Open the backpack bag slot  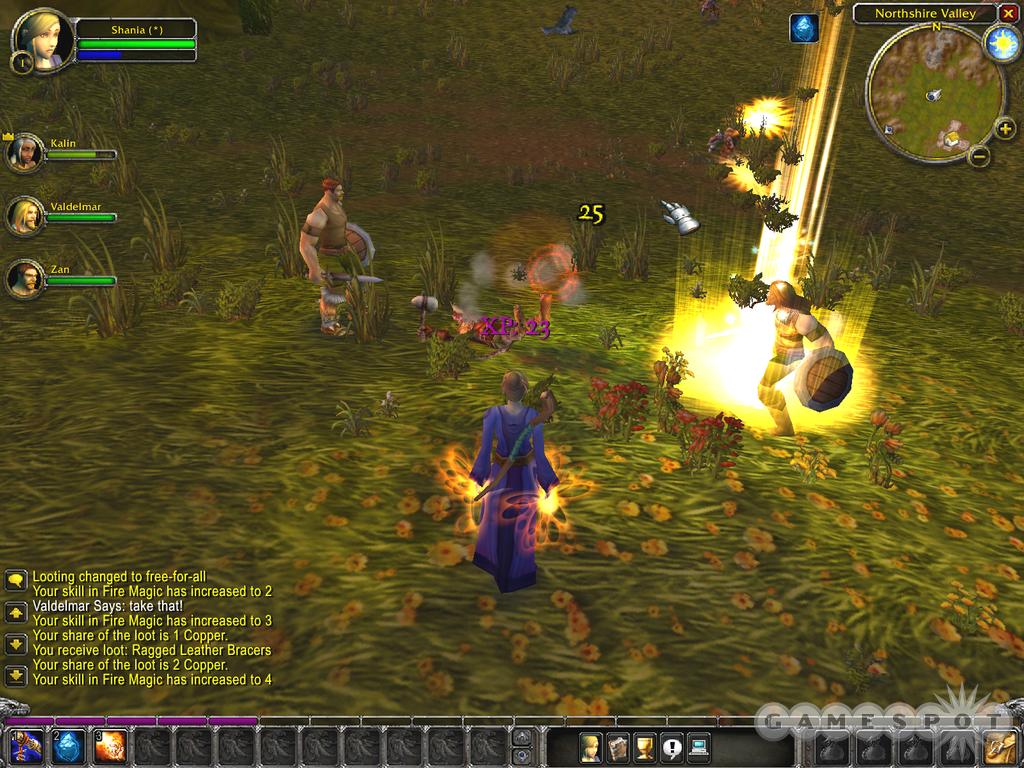999,746
